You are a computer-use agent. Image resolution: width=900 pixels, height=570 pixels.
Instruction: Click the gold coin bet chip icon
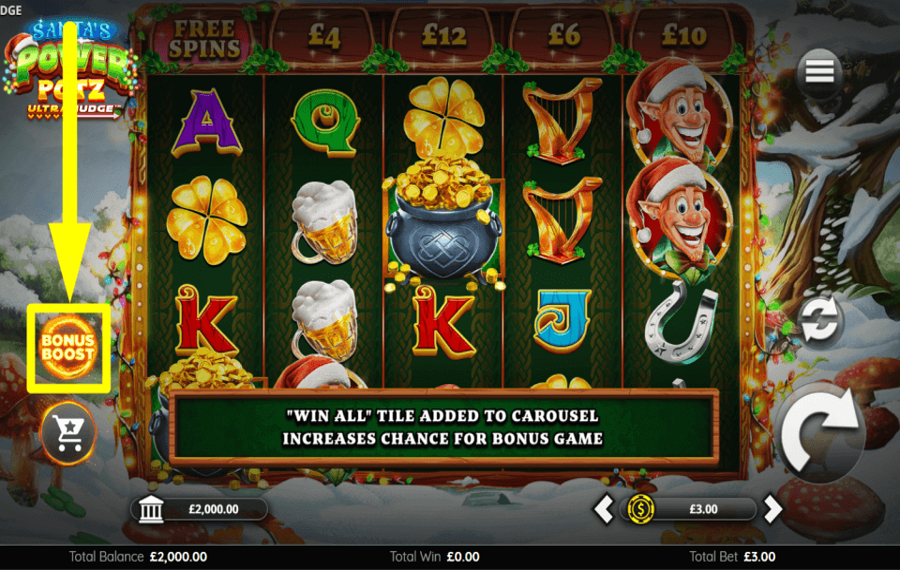tap(639, 509)
